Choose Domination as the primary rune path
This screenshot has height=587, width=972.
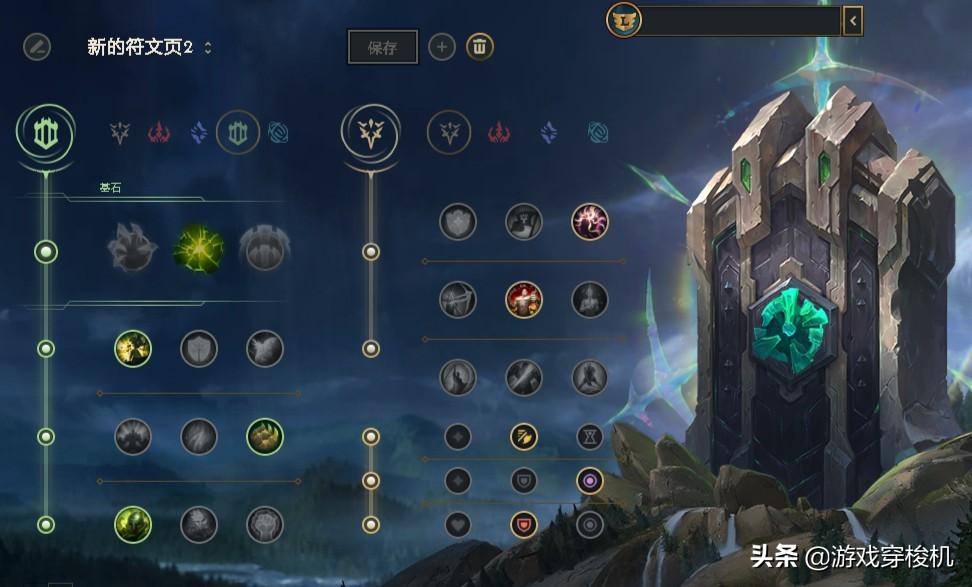tap(159, 132)
